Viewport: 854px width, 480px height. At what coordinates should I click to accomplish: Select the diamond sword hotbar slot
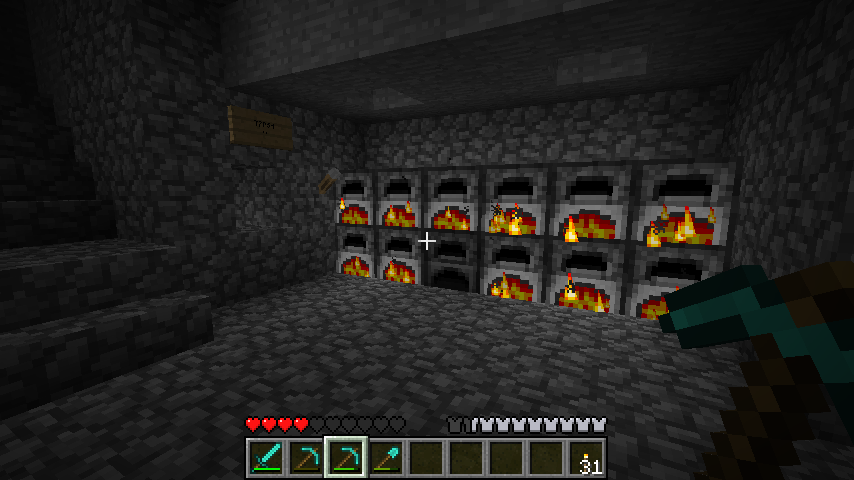click(x=266, y=458)
